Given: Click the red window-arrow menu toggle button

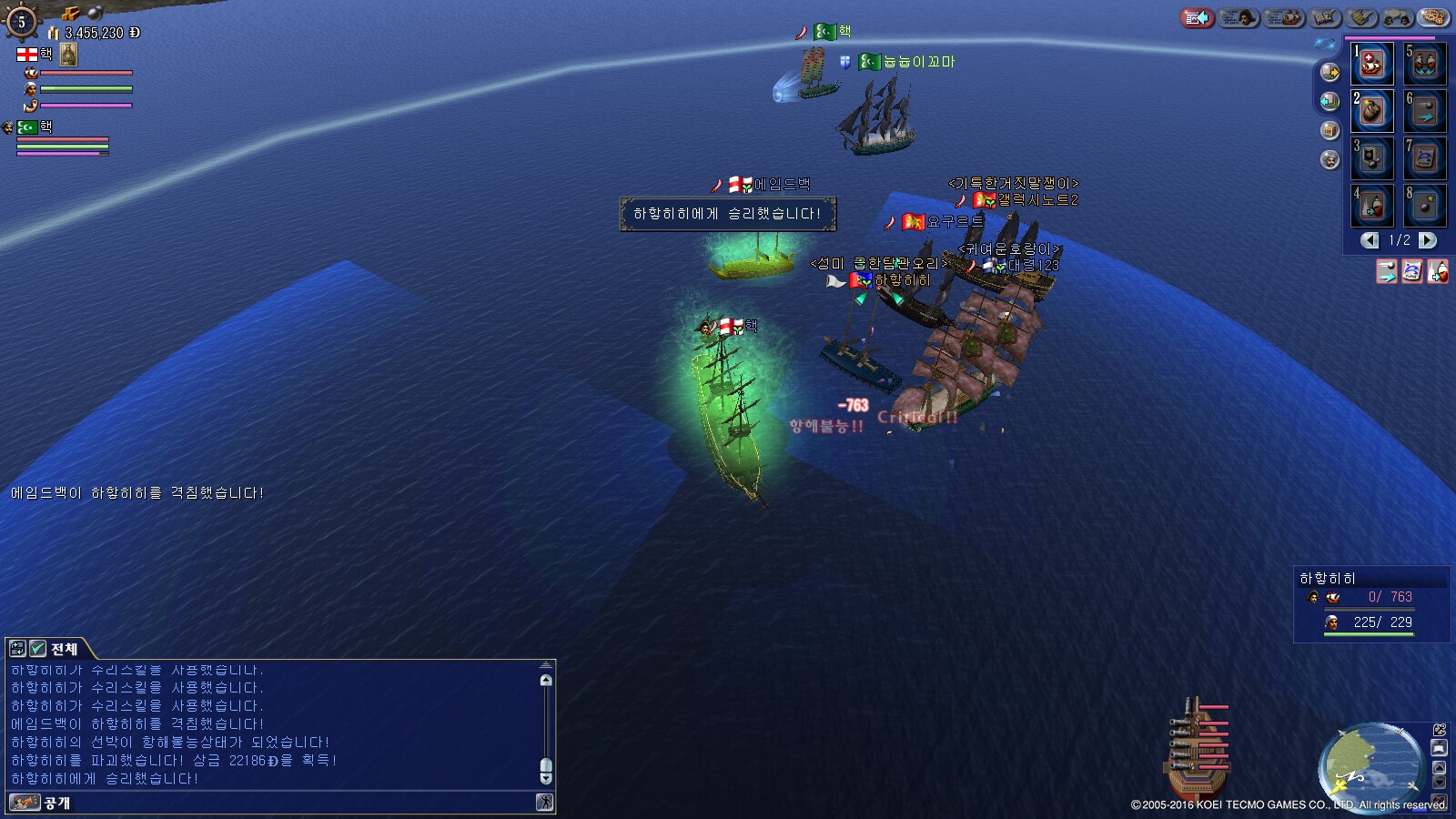Looking at the screenshot, I should (x=1197, y=17).
